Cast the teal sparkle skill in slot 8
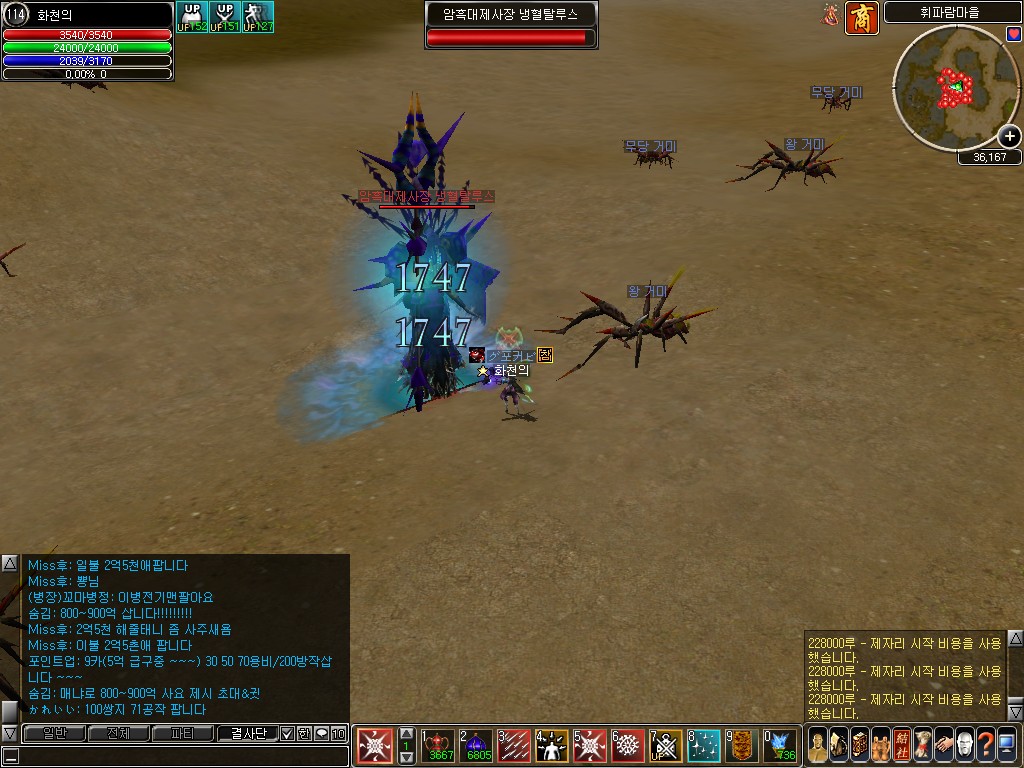 (704, 746)
